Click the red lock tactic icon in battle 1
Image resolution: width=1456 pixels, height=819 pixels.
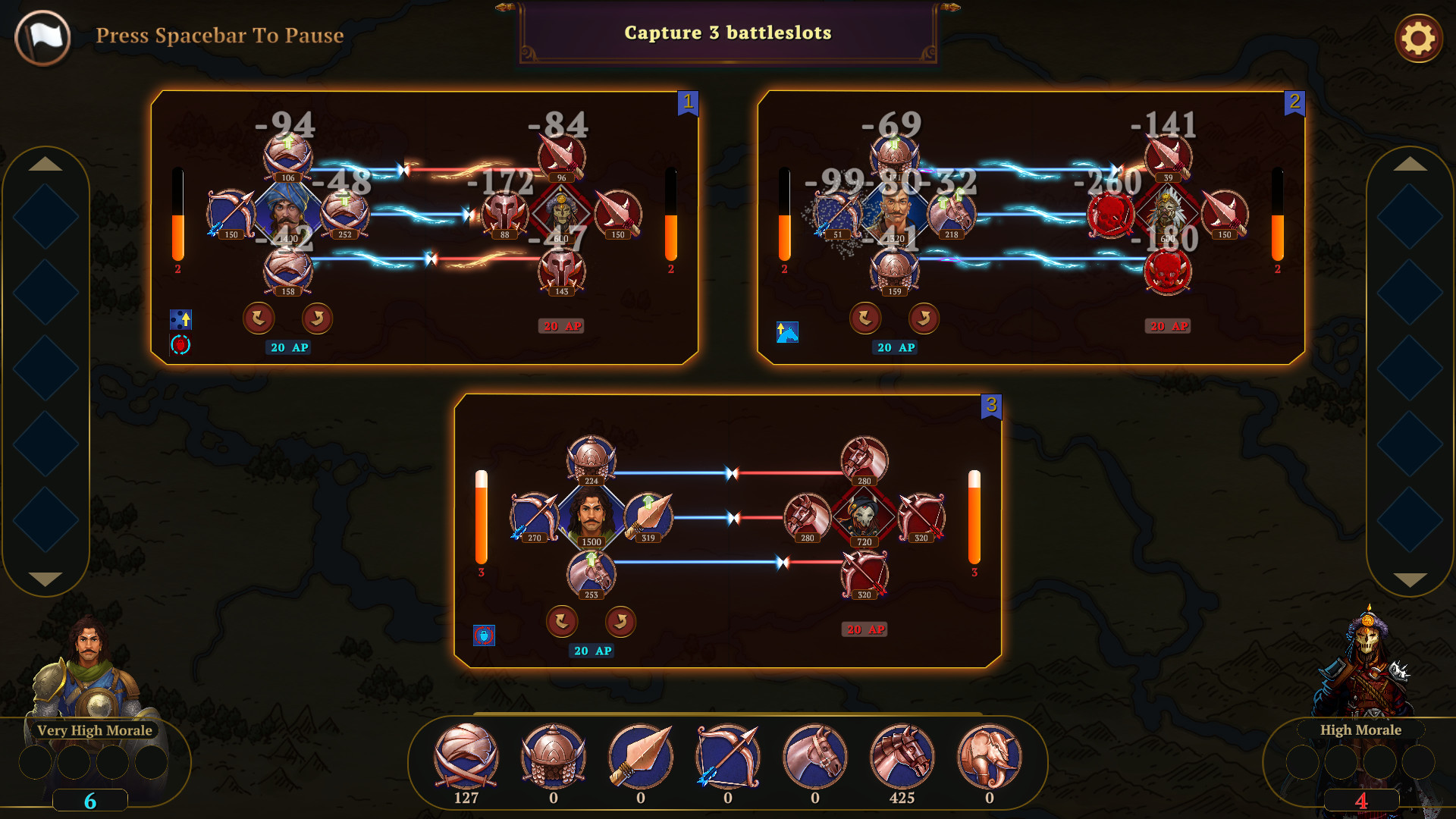(x=180, y=347)
